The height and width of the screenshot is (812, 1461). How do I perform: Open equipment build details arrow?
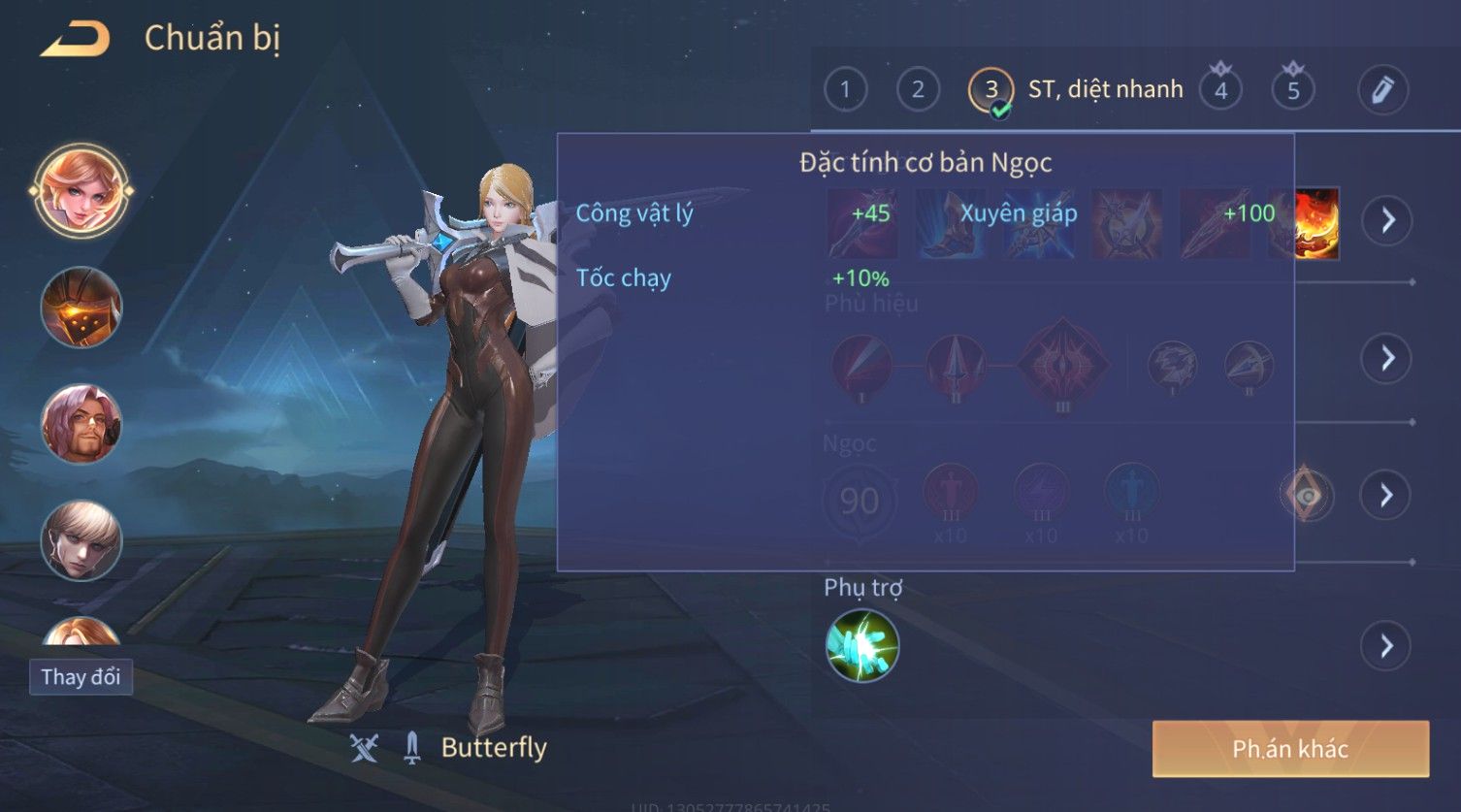point(1387,221)
